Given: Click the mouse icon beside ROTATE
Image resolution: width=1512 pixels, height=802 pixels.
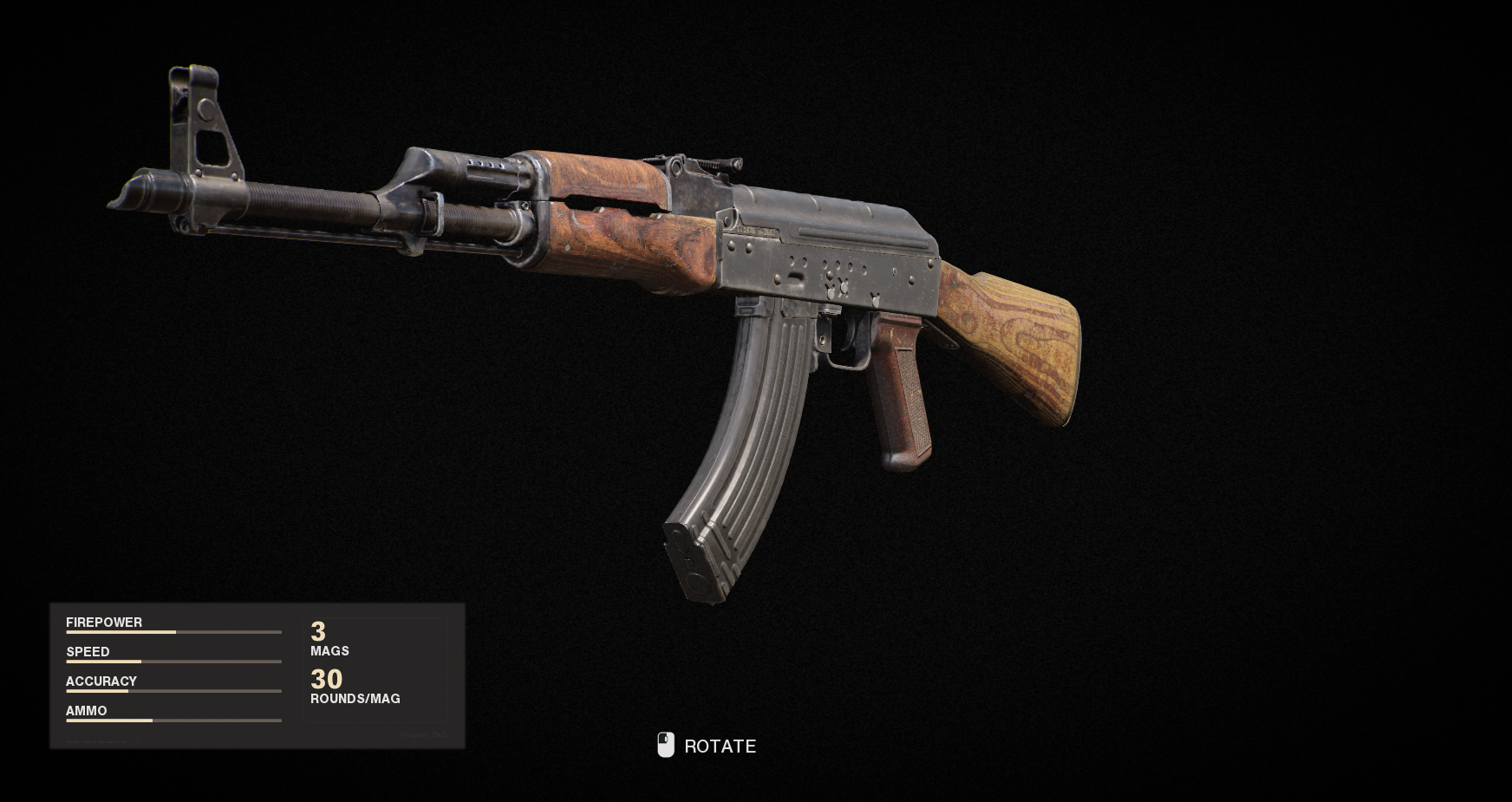Looking at the screenshot, I should tap(666, 746).
